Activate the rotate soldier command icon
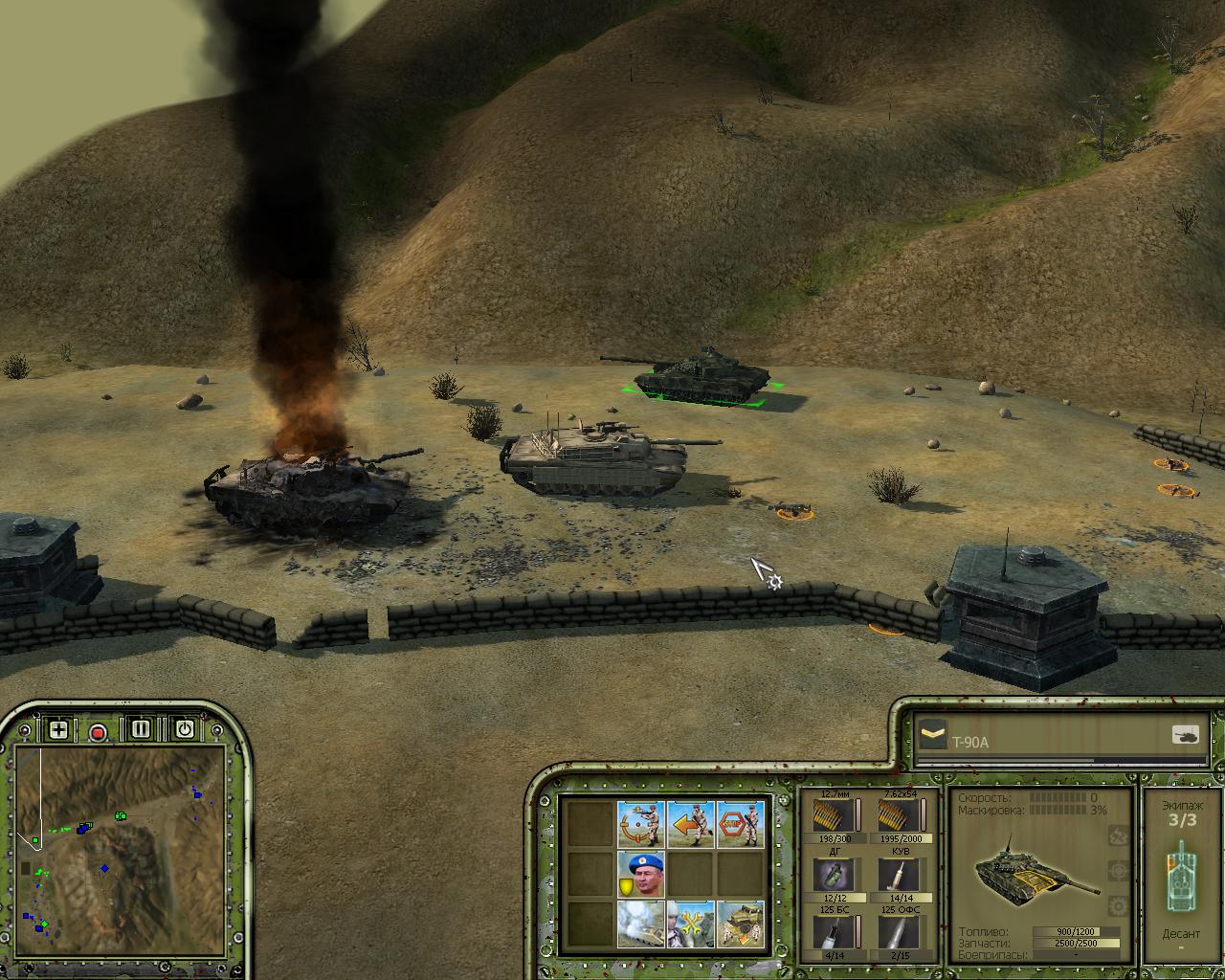The height and width of the screenshot is (980, 1225). click(641, 824)
